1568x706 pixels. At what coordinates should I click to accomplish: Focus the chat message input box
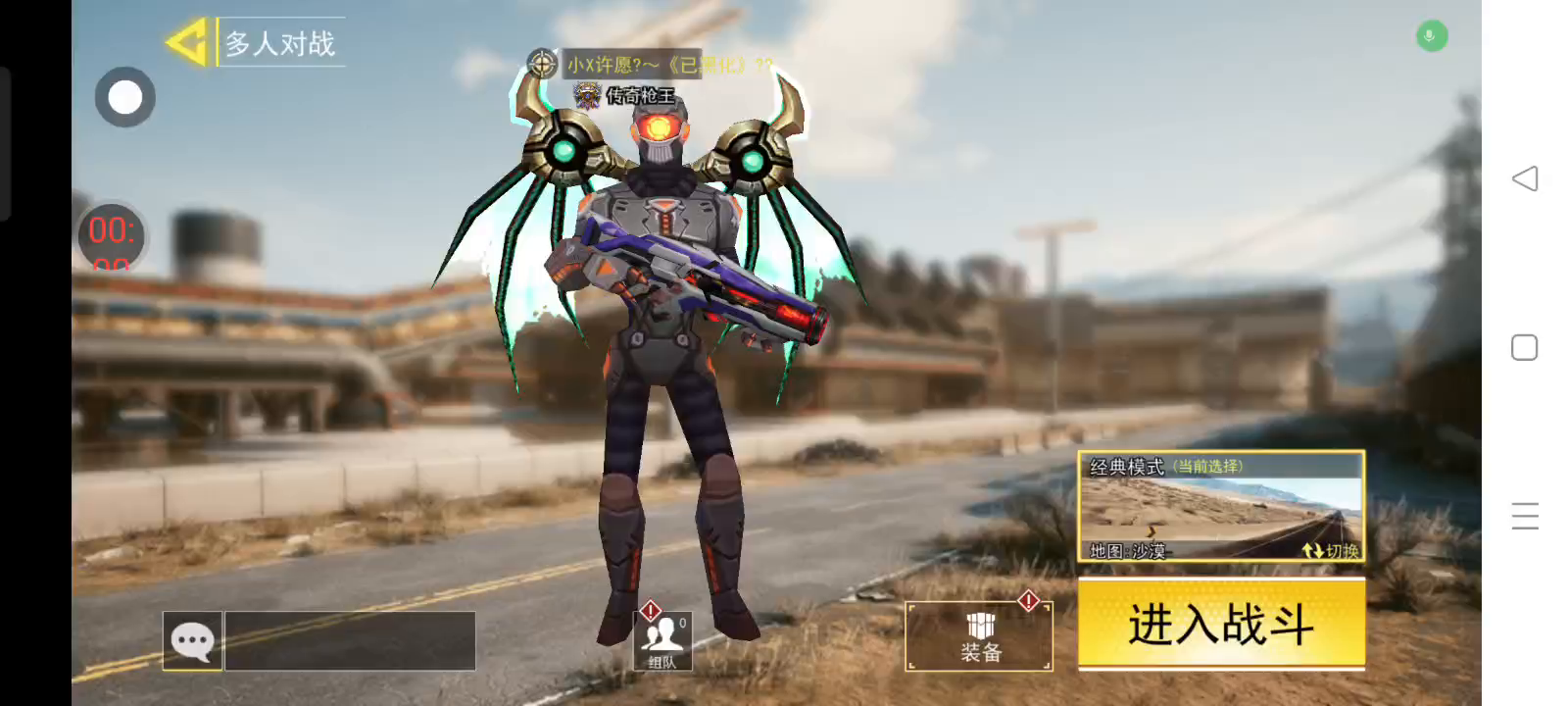tap(350, 641)
